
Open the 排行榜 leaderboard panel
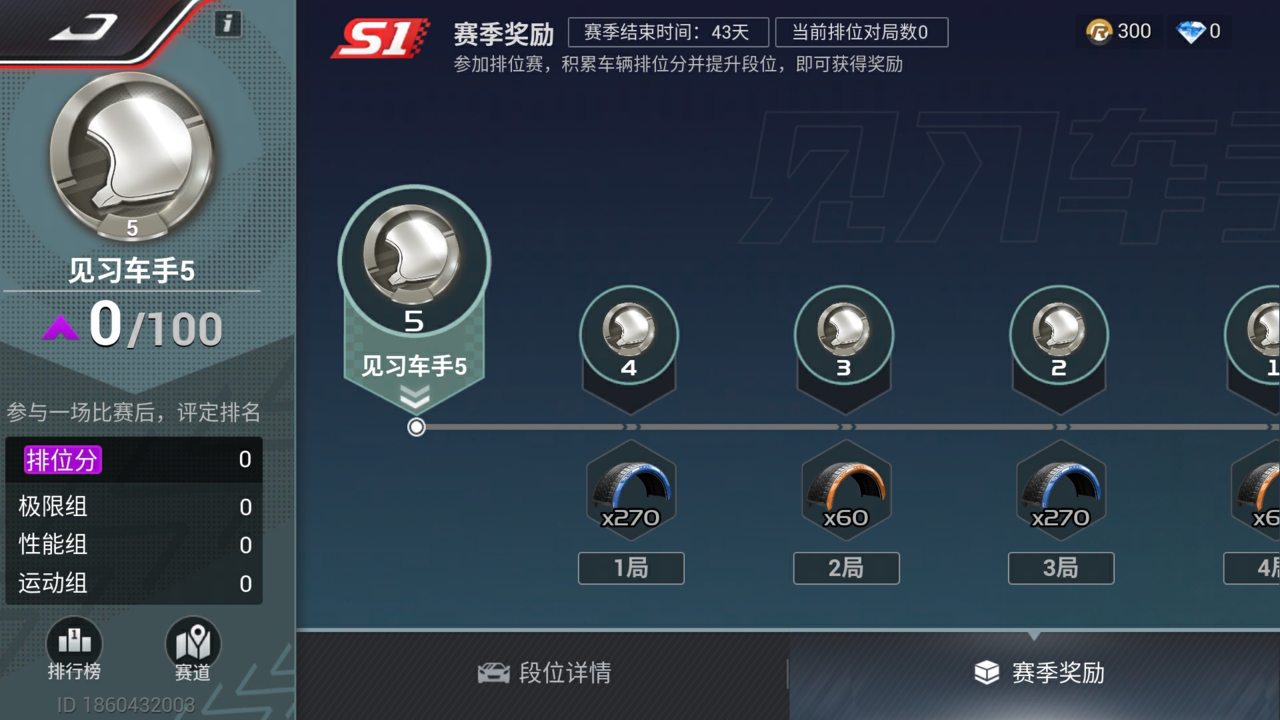(75, 655)
